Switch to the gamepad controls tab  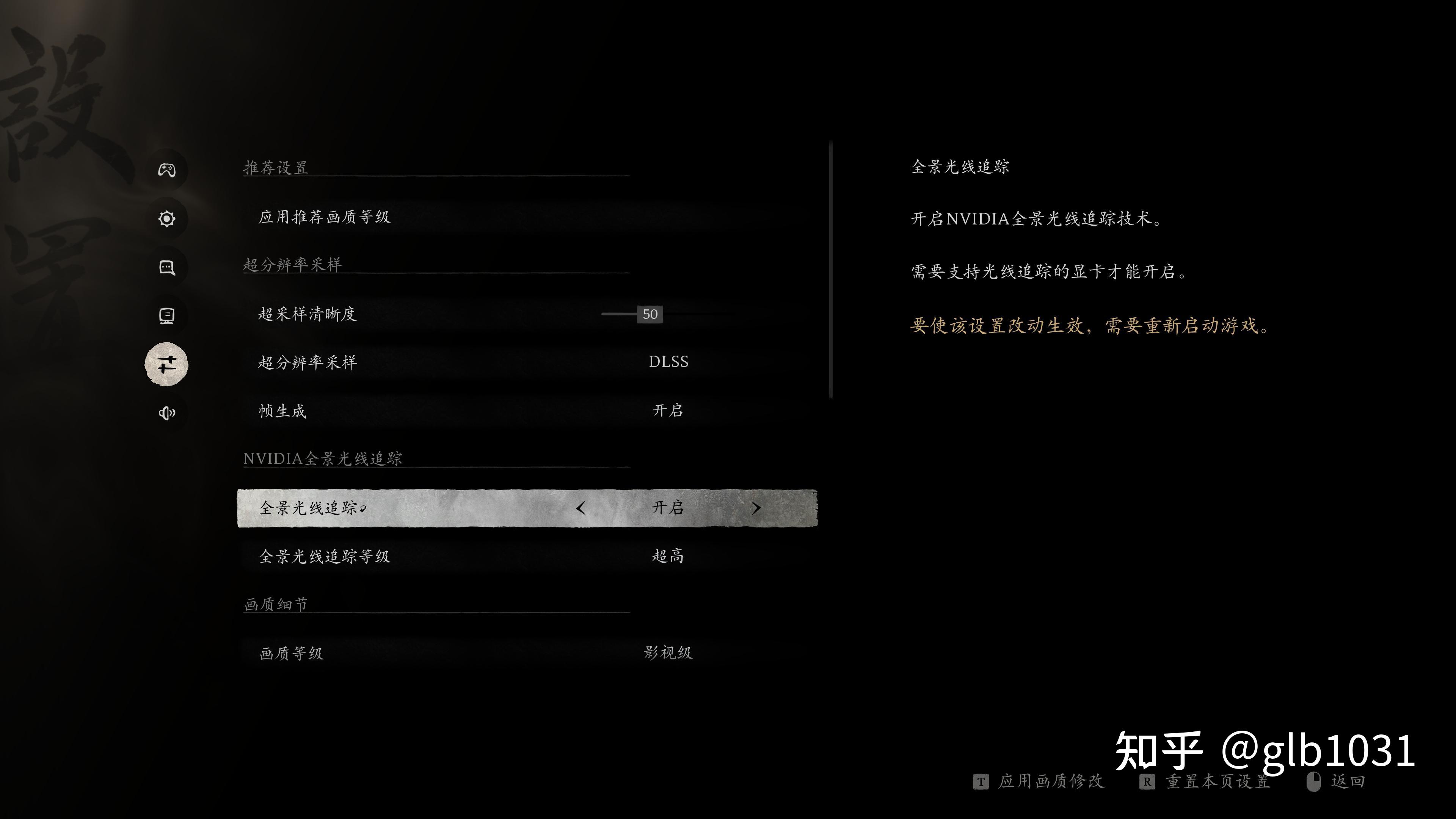point(167,170)
